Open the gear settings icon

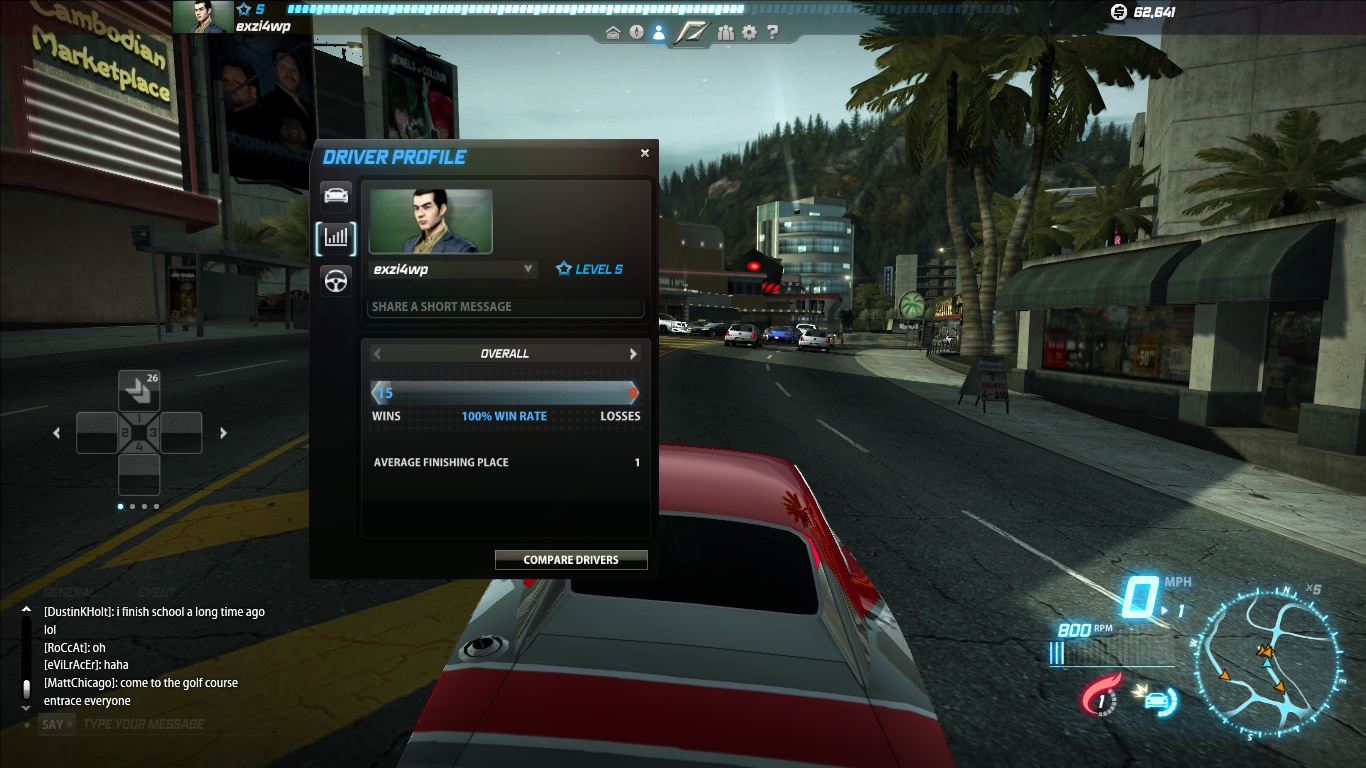[750, 33]
